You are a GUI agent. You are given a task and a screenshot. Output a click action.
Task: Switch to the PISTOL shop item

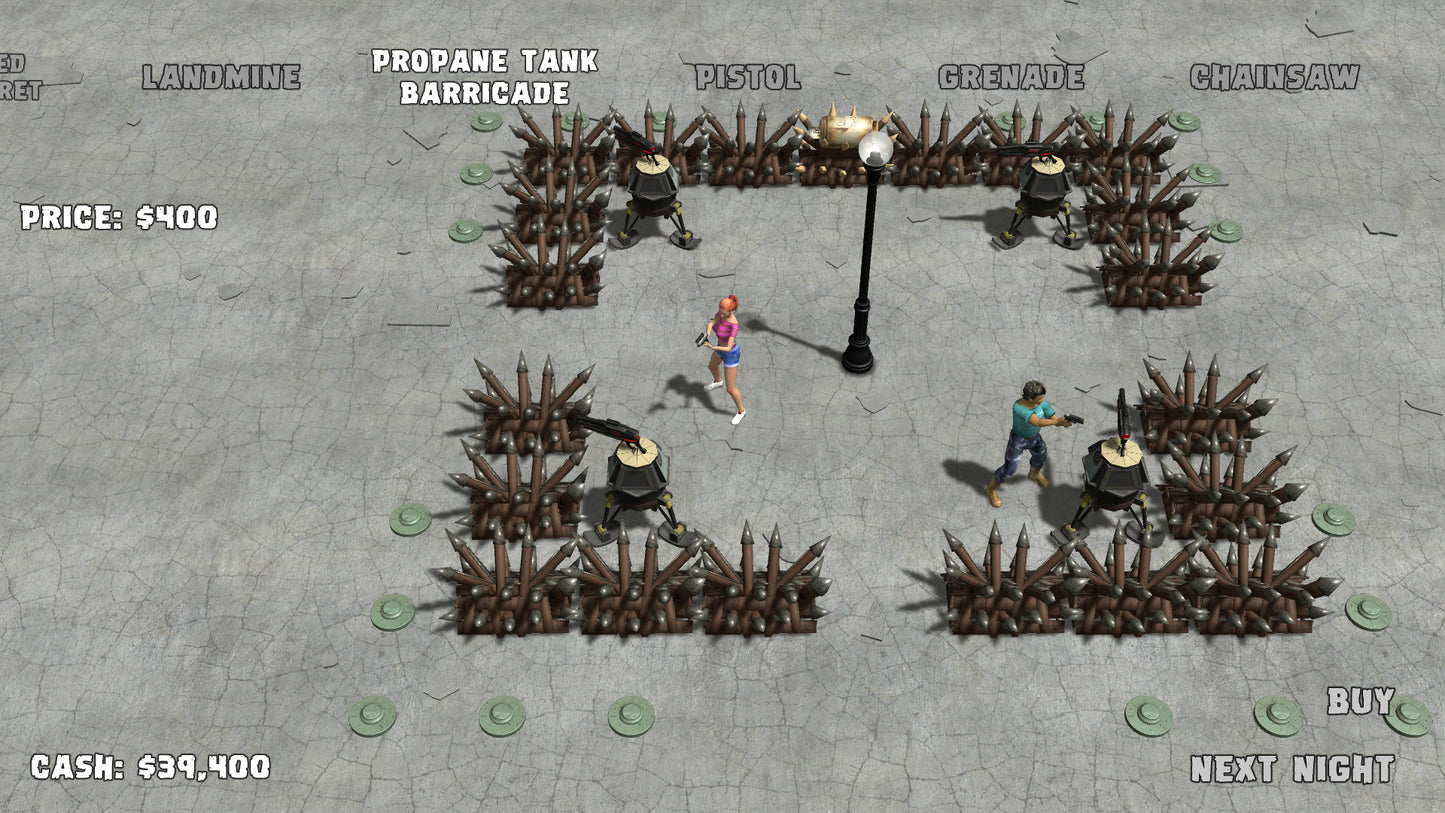point(746,73)
